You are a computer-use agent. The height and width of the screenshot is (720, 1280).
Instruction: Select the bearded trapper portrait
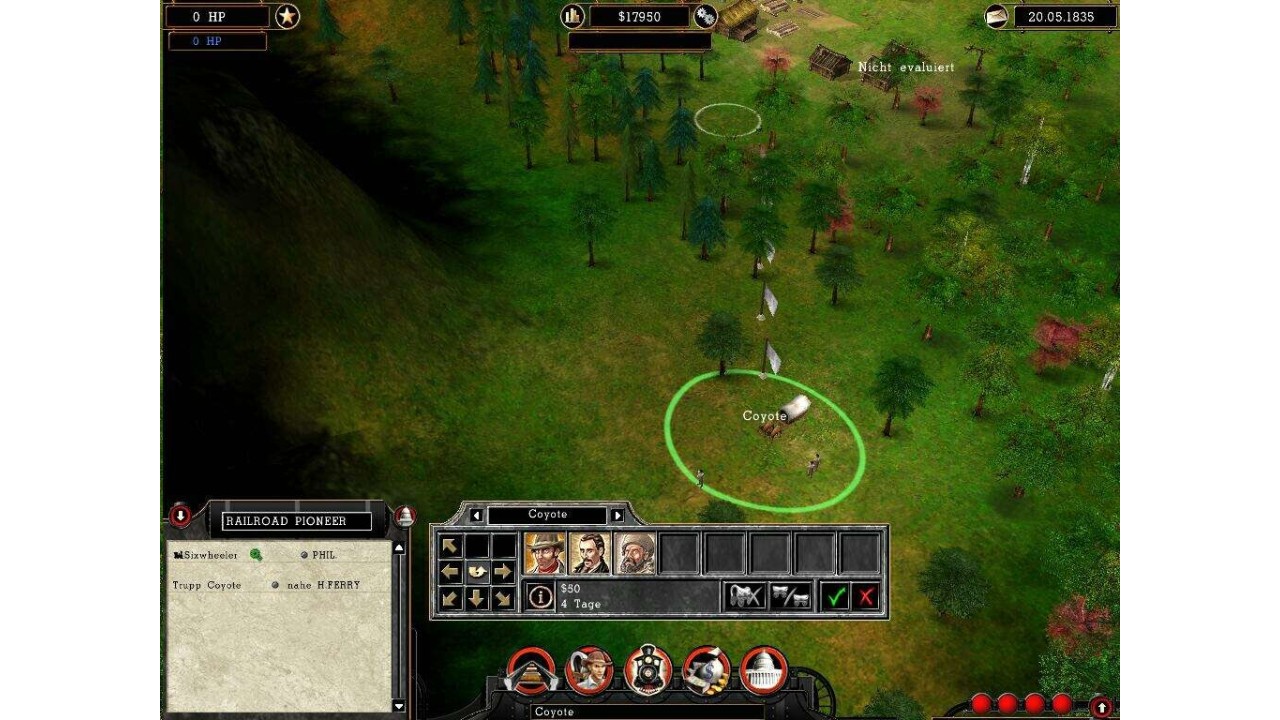point(634,553)
